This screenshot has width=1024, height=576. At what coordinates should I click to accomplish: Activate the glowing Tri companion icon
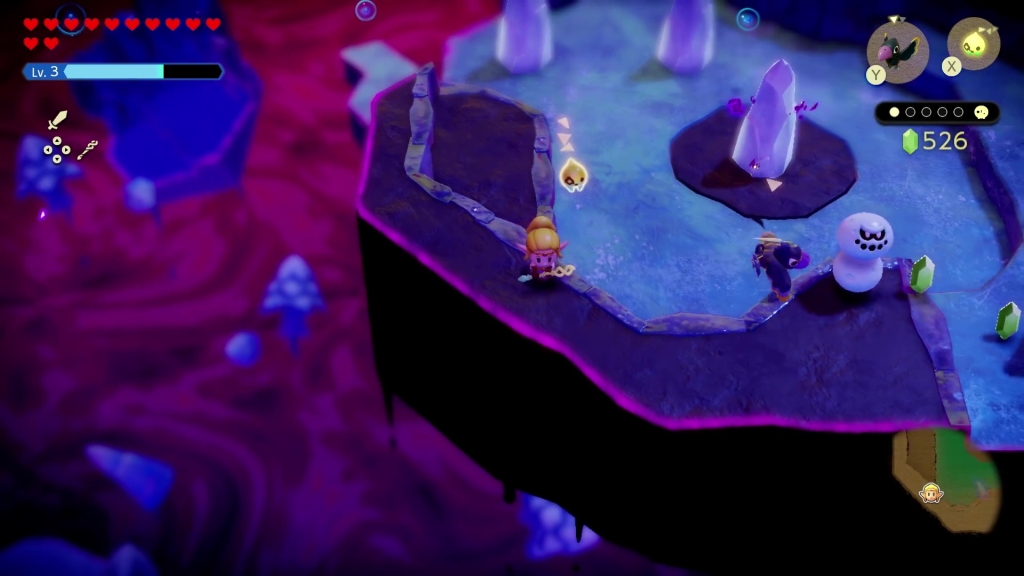tap(973, 44)
